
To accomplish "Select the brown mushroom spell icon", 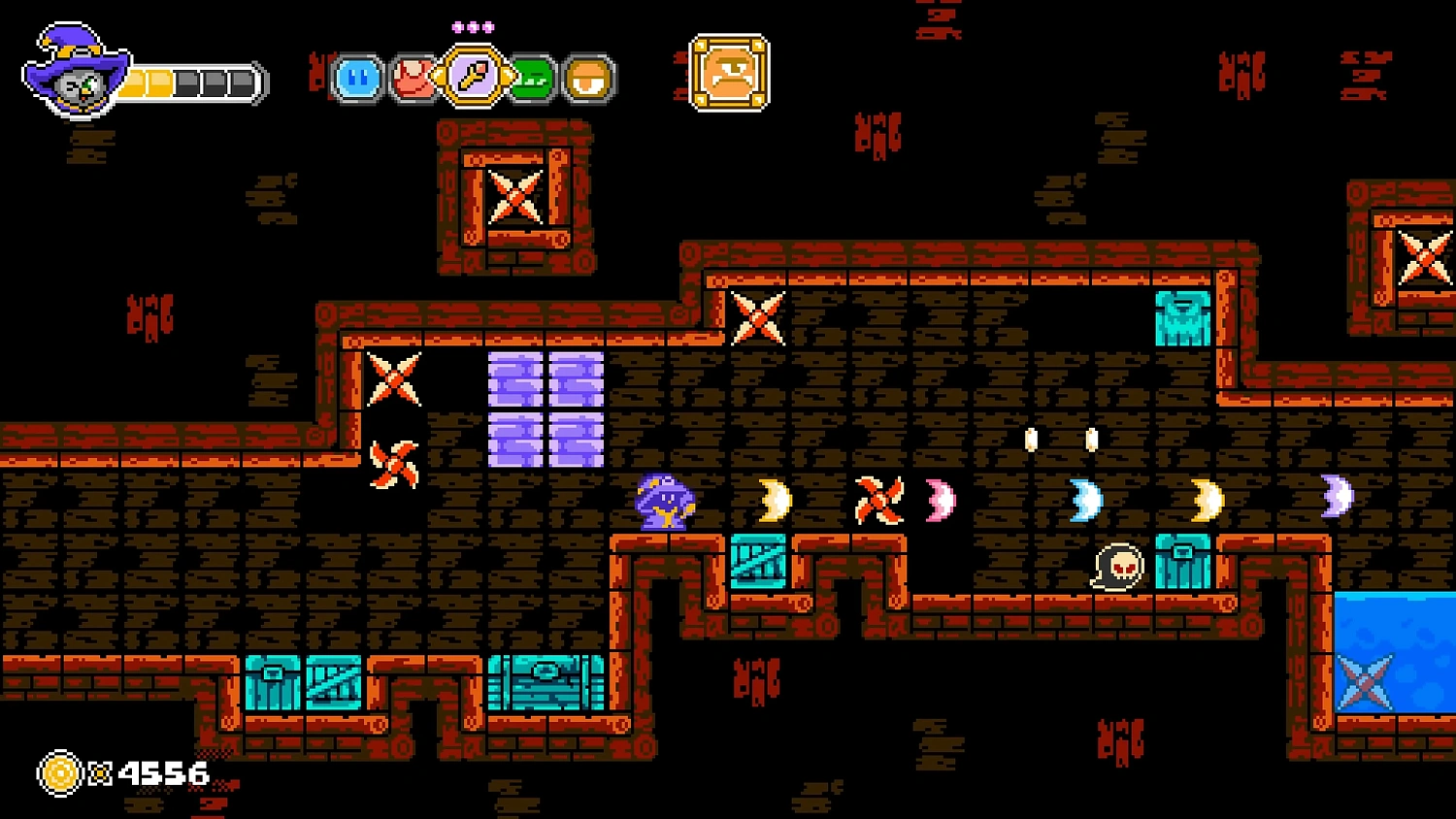I will point(589,78).
